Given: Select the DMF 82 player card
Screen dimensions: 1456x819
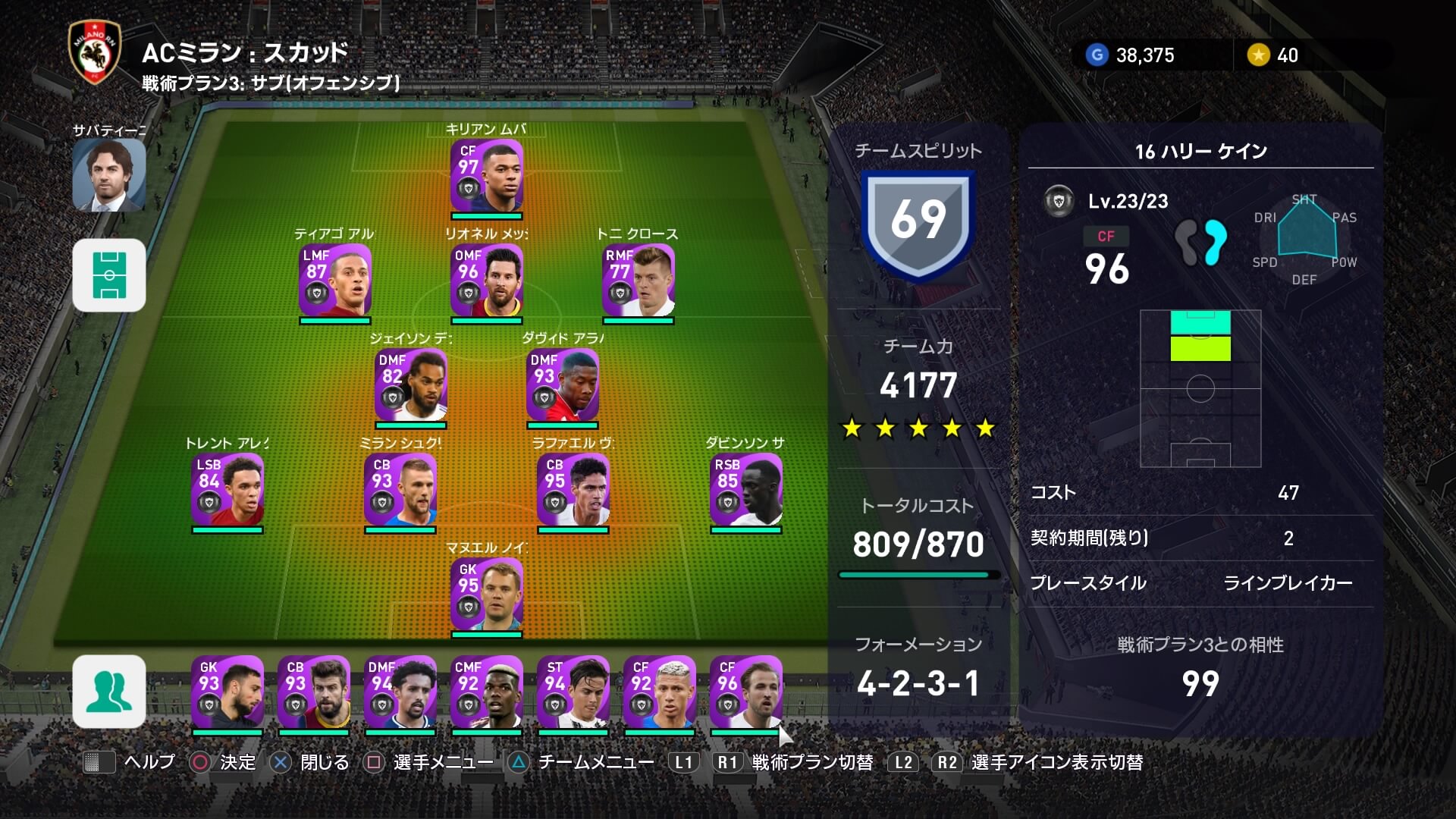Looking at the screenshot, I should [x=411, y=384].
